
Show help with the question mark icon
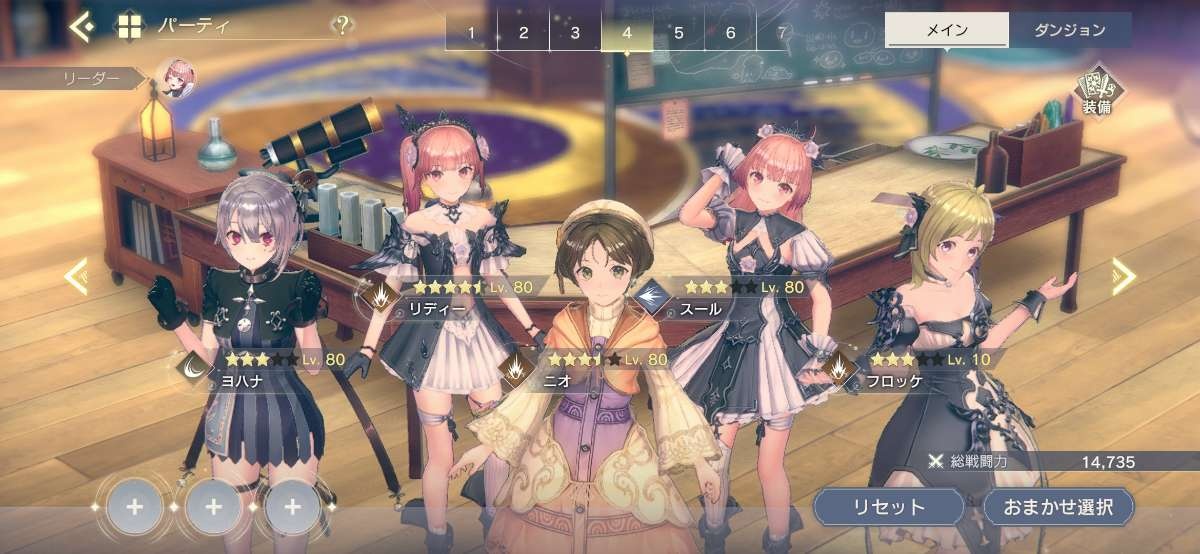343,26
